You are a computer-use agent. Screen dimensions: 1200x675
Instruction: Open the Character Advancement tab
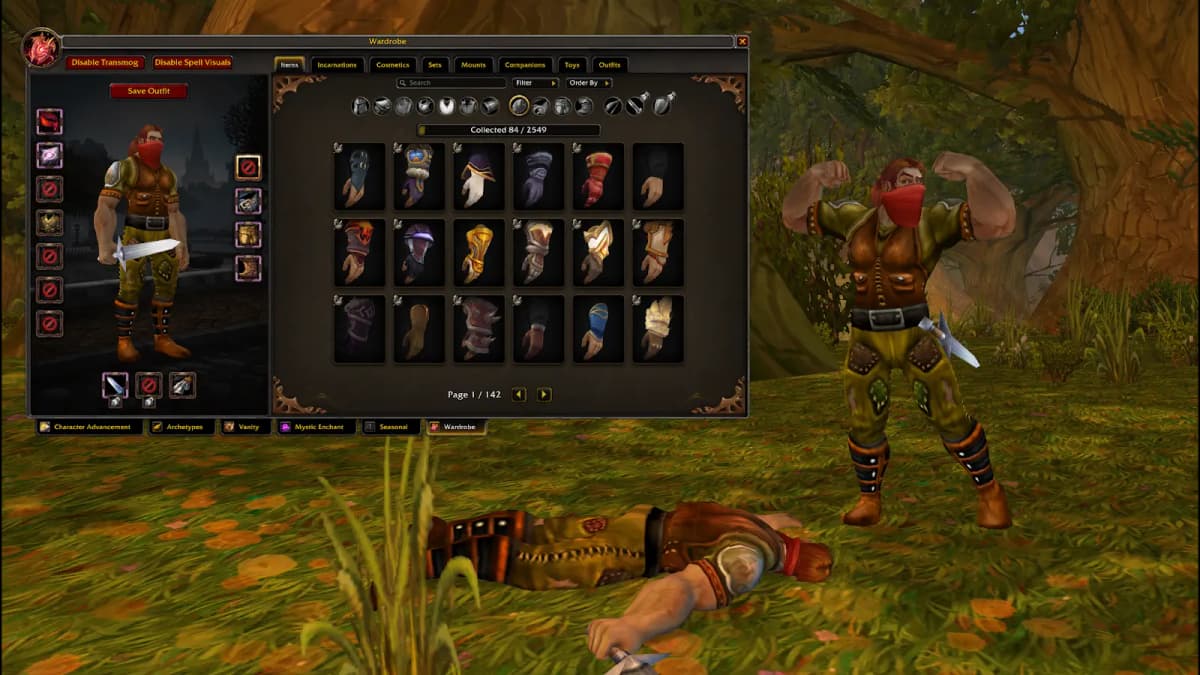91,427
